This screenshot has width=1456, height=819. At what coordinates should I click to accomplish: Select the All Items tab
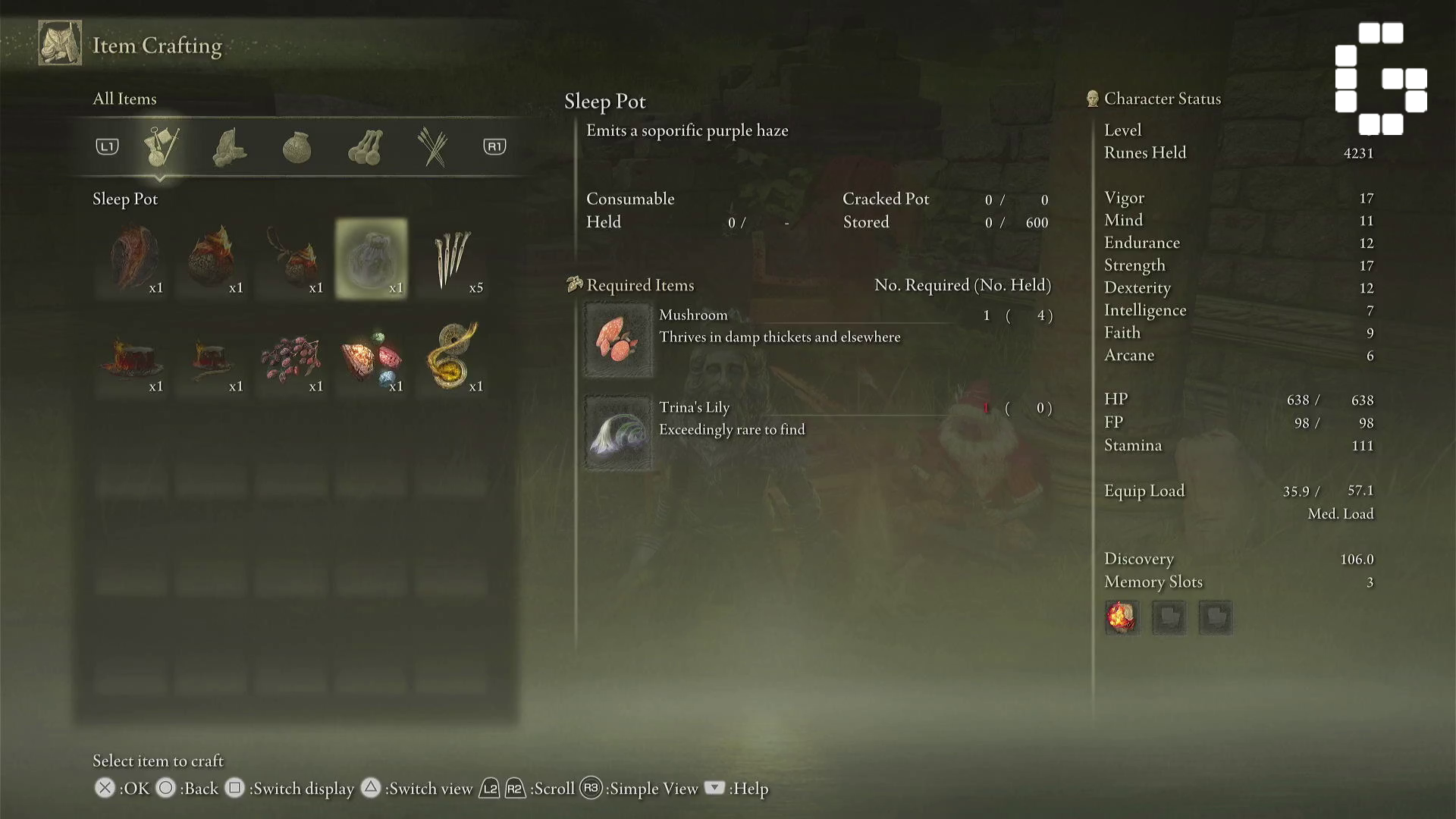point(124,99)
